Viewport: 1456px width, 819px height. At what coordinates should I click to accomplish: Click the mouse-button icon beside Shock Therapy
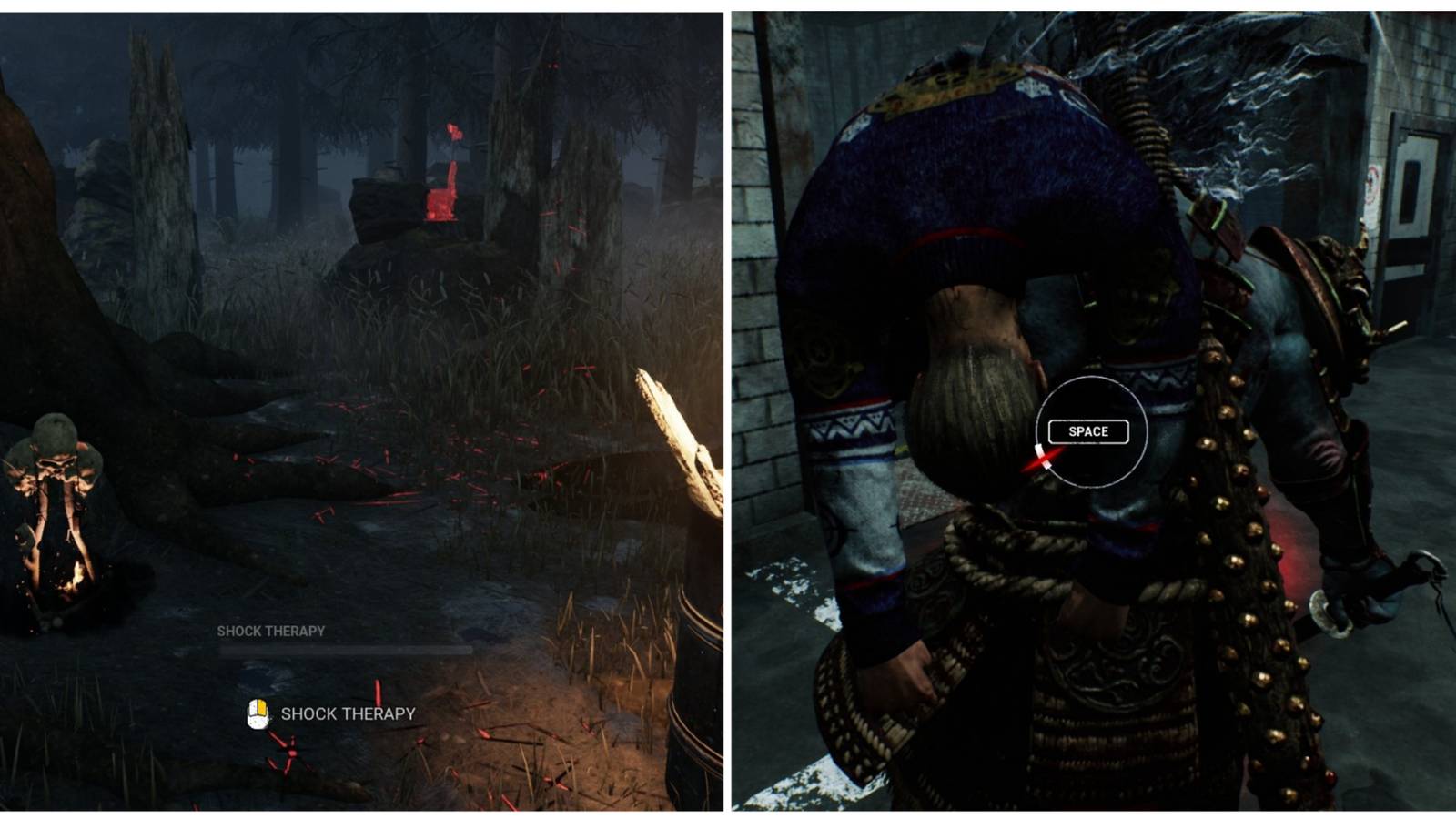coord(258,715)
